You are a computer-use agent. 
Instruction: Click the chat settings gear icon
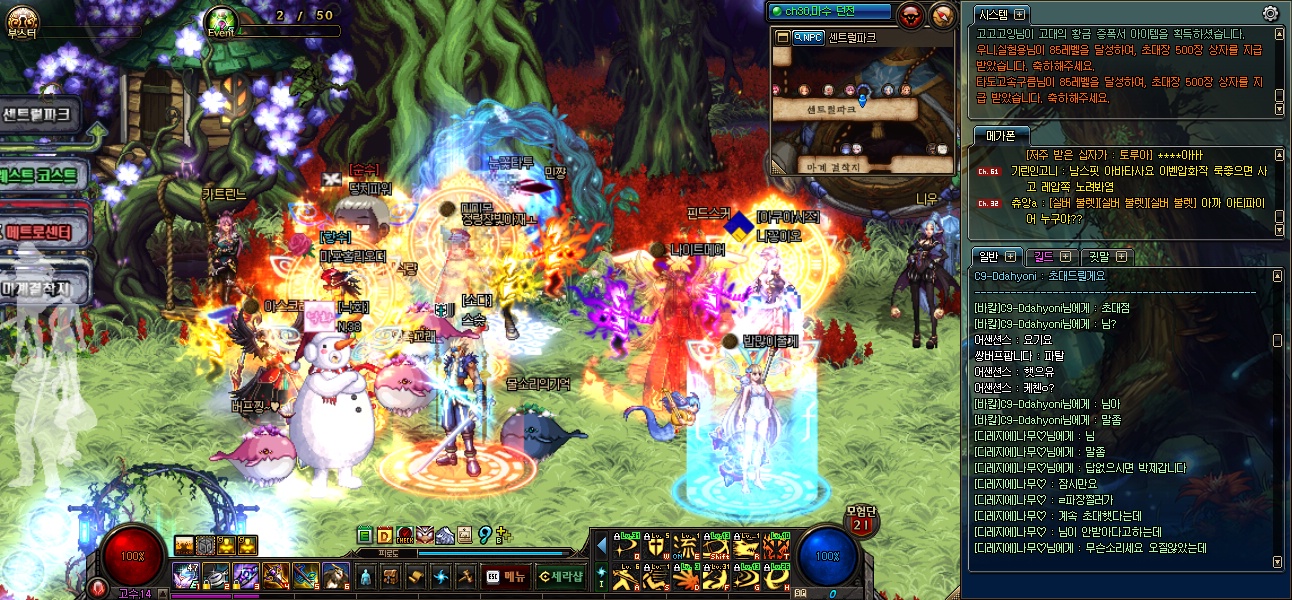pyautogui.click(x=1270, y=14)
